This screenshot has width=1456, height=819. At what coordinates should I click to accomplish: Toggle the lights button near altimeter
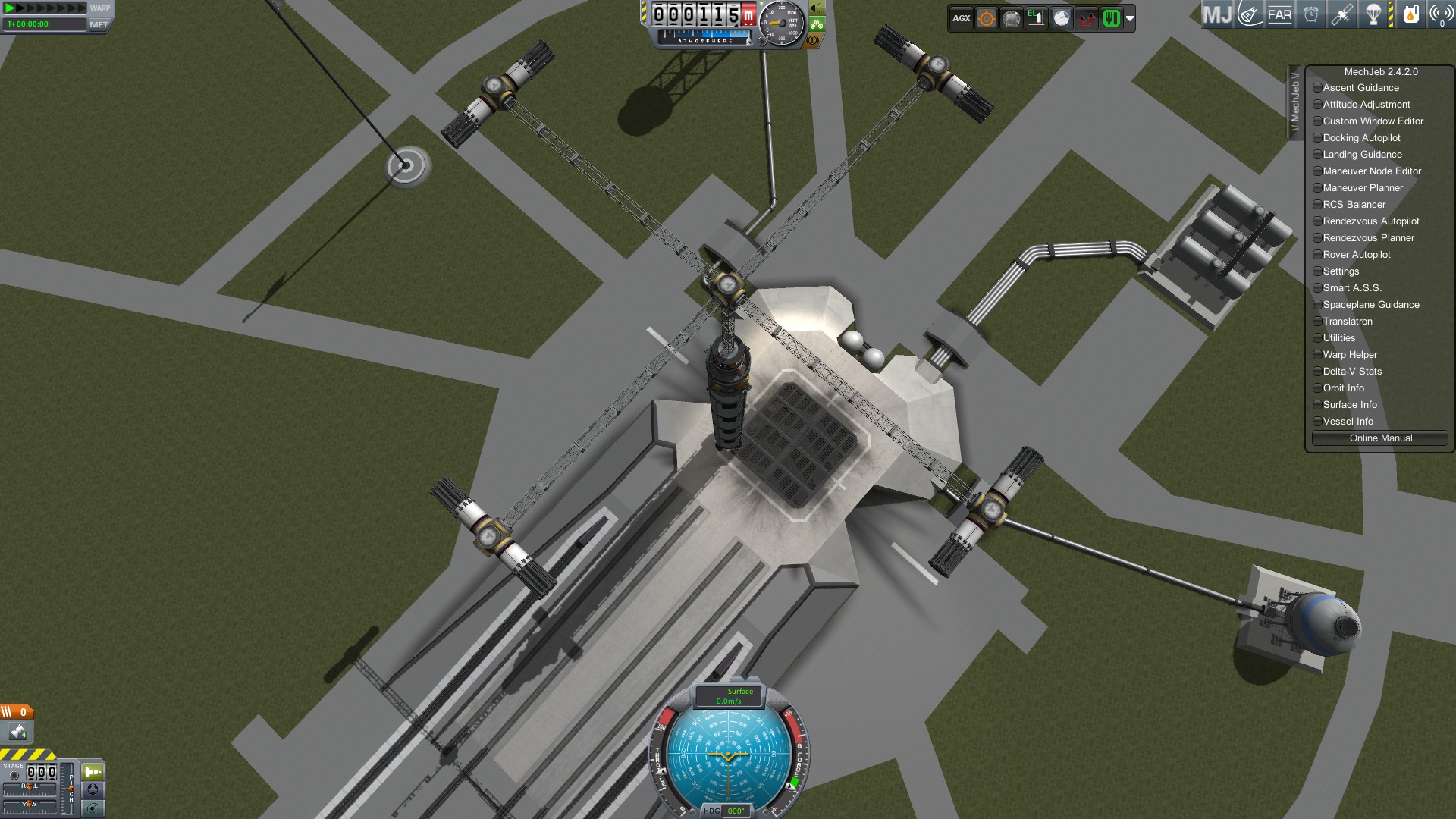(817, 8)
